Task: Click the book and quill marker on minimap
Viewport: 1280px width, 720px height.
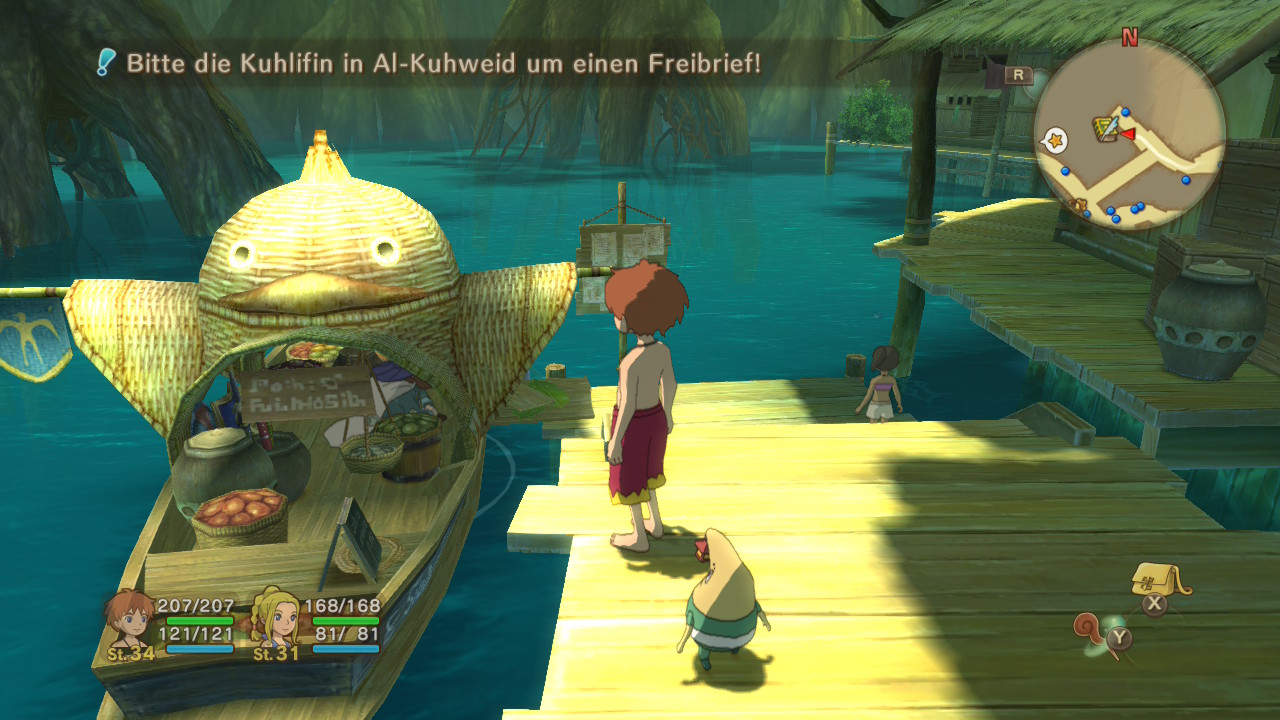Action: [x=1106, y=127]
